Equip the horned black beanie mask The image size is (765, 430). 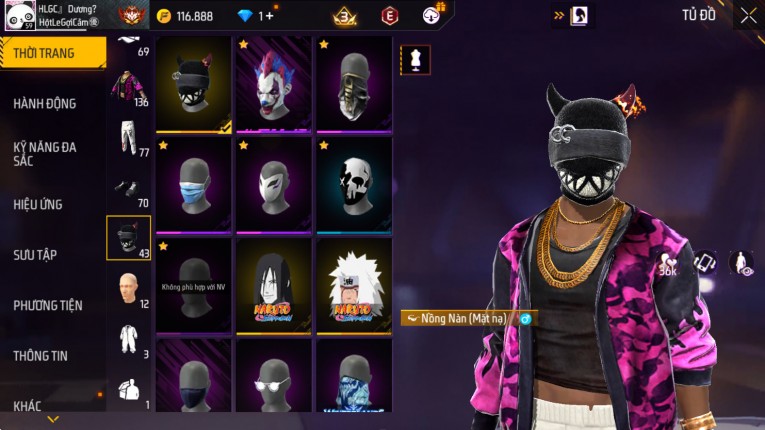coord(194,83)
